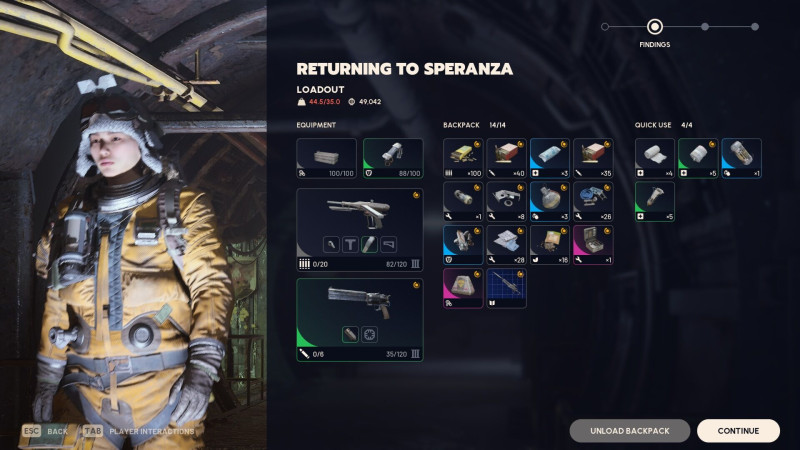Unload the backpack contents

pos(629,431)
